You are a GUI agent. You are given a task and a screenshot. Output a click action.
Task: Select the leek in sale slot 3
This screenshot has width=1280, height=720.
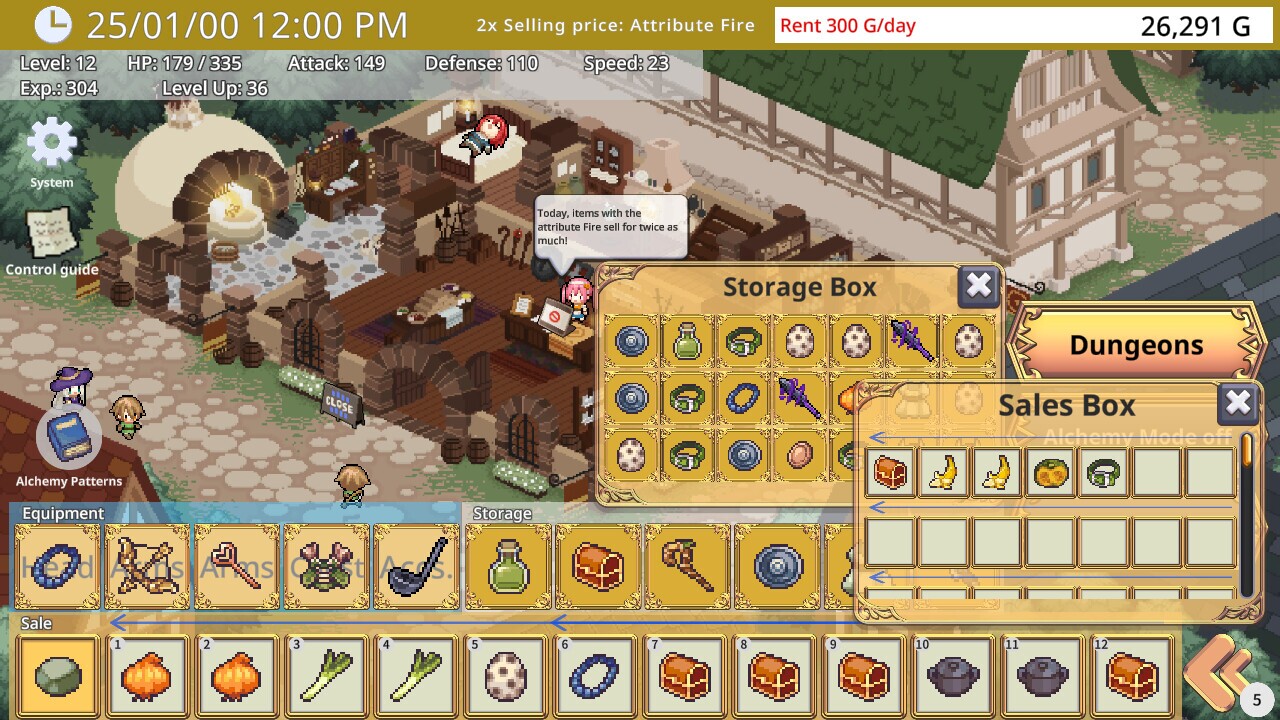coord(327,677)
